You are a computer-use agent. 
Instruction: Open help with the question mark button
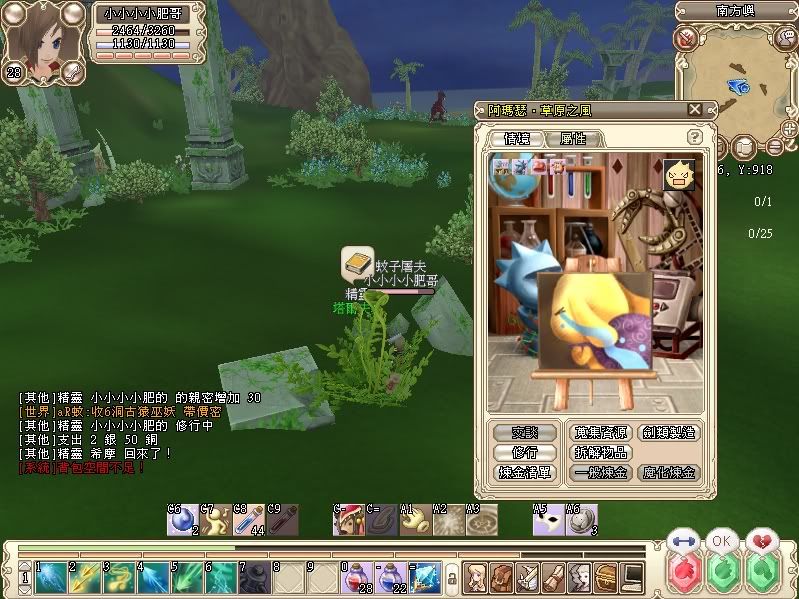(x=694, y=137)
